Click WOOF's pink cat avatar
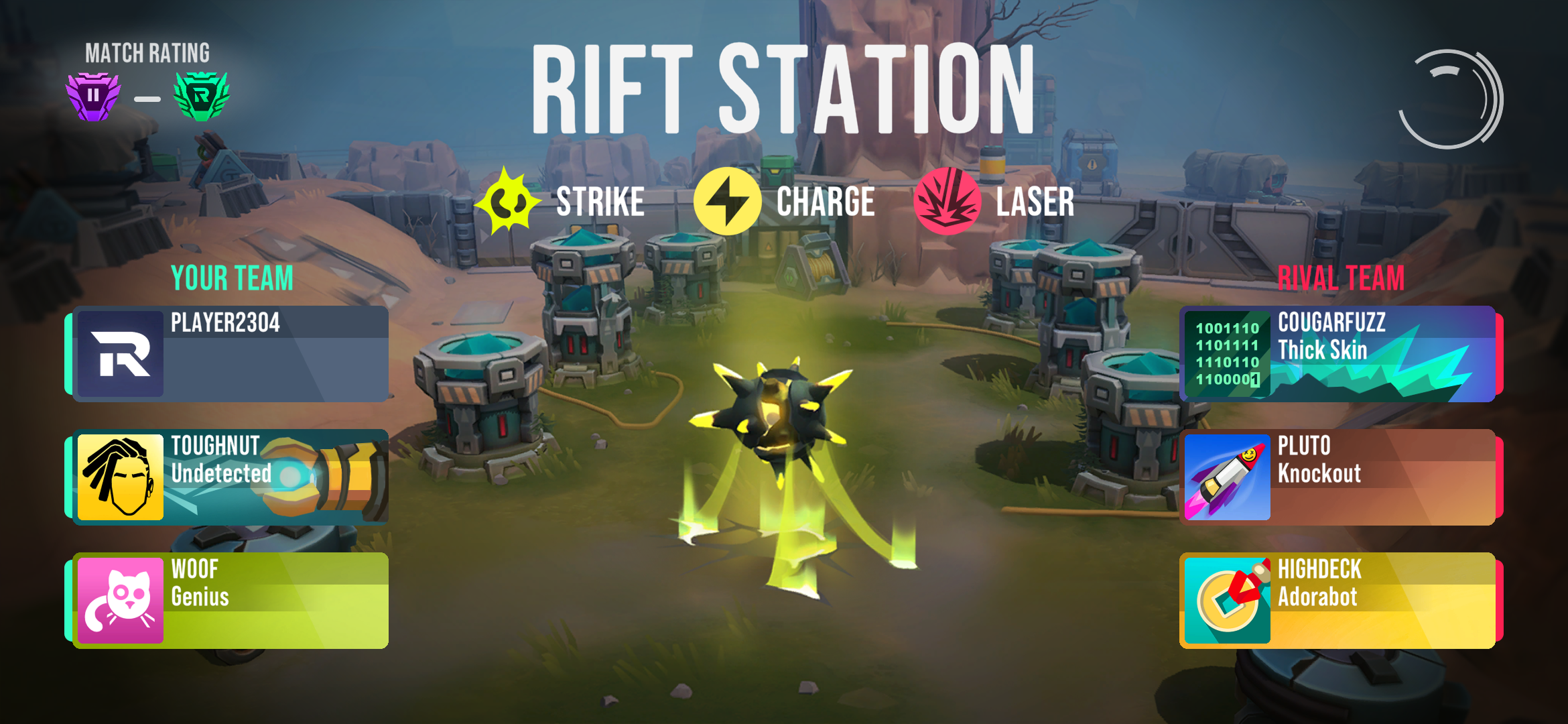 coord(121,601)
